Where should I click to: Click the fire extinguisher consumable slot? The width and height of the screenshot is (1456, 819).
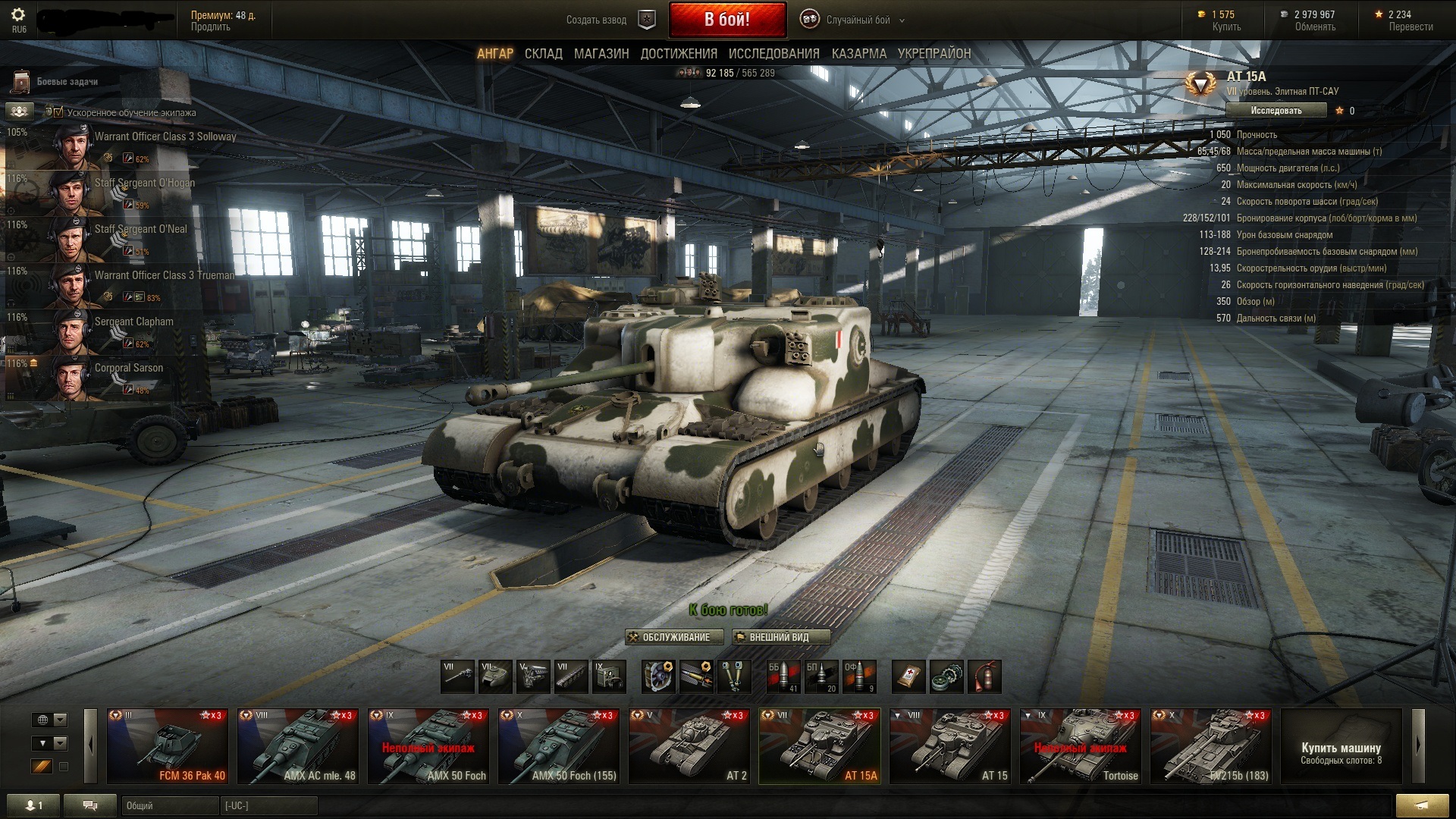[984, 676]
